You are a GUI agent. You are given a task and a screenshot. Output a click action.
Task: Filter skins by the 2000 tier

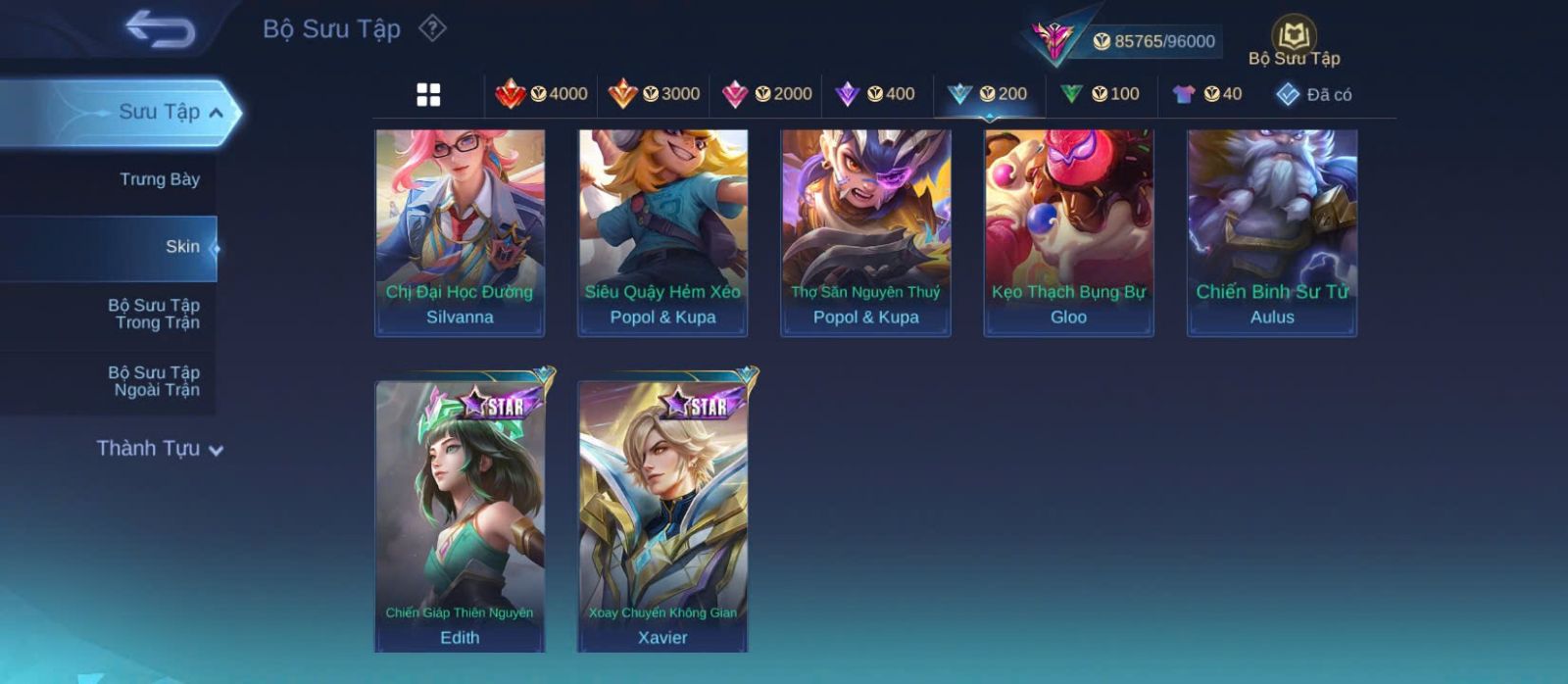tap(766, 94)
